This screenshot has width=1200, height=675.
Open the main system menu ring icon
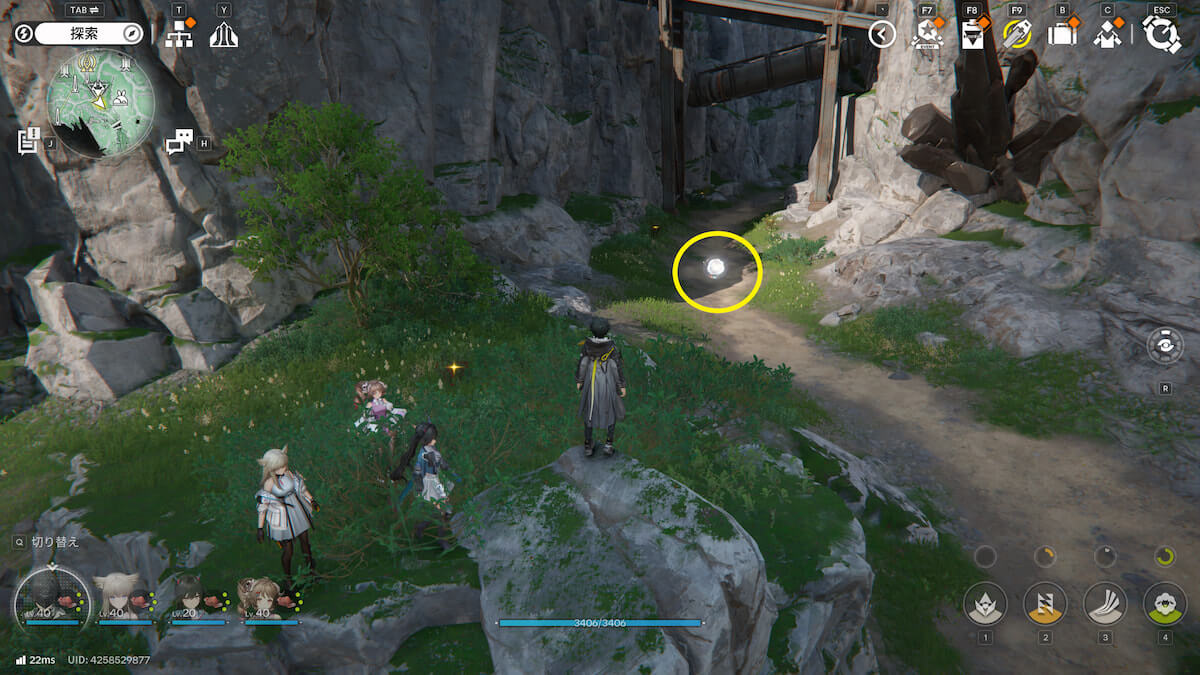(x=1161, y=34)
